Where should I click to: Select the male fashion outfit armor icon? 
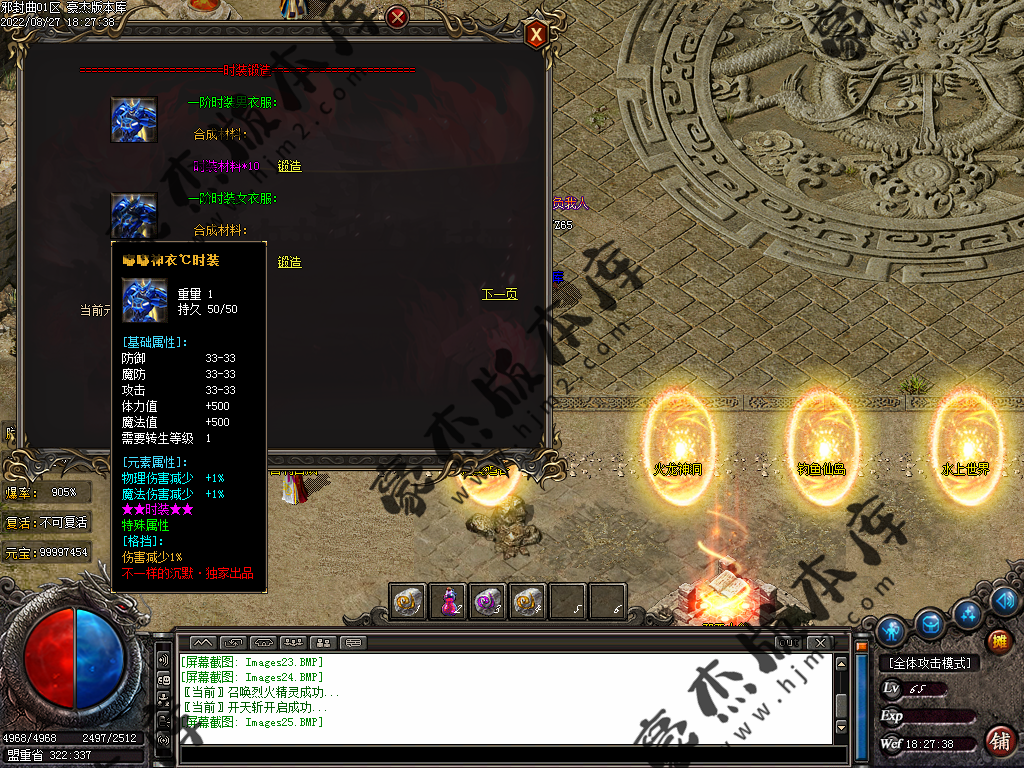[134, 119]
